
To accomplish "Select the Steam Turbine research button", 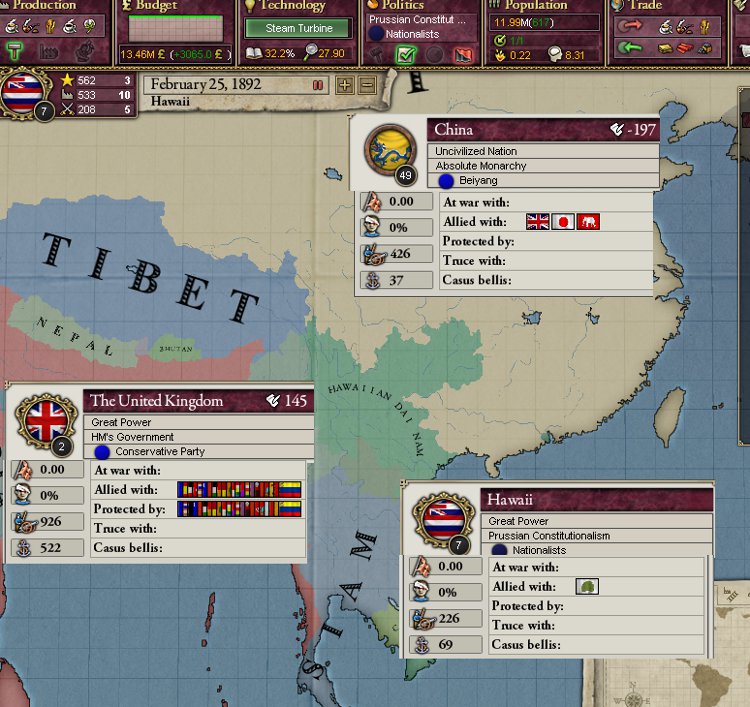I will pos(299,28).
